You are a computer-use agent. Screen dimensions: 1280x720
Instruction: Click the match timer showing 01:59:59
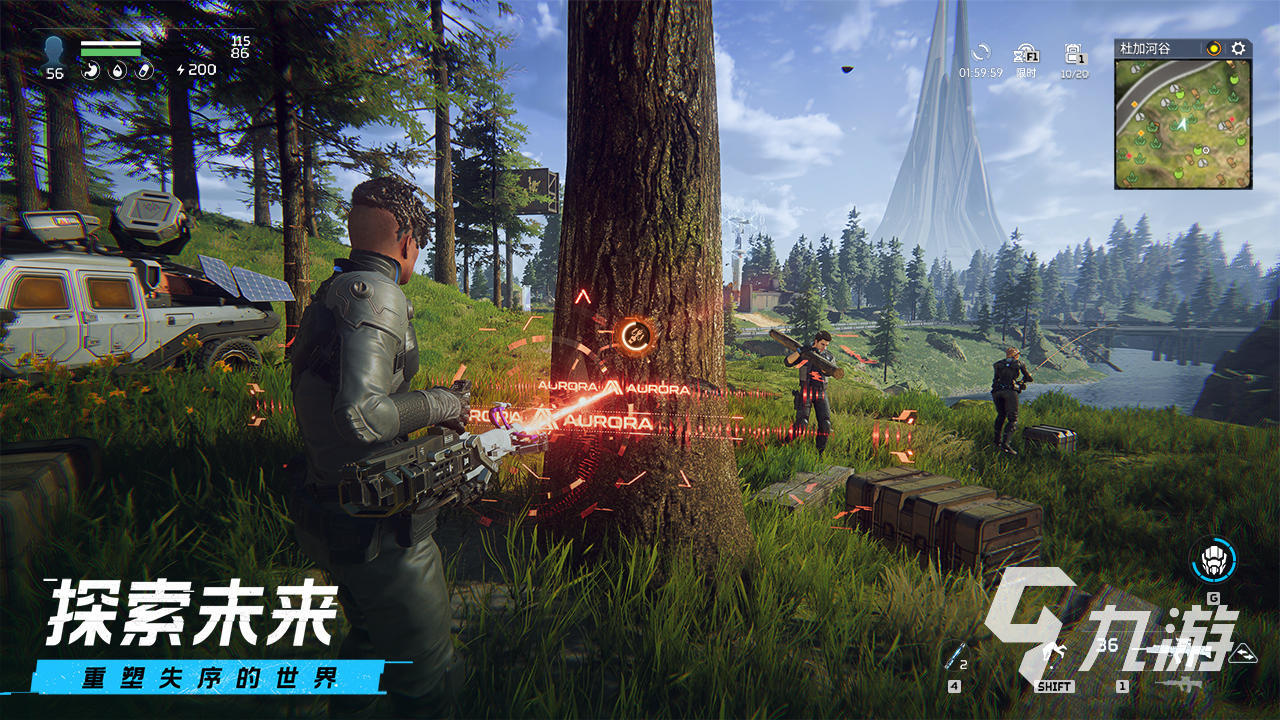(x=981, y=71)
